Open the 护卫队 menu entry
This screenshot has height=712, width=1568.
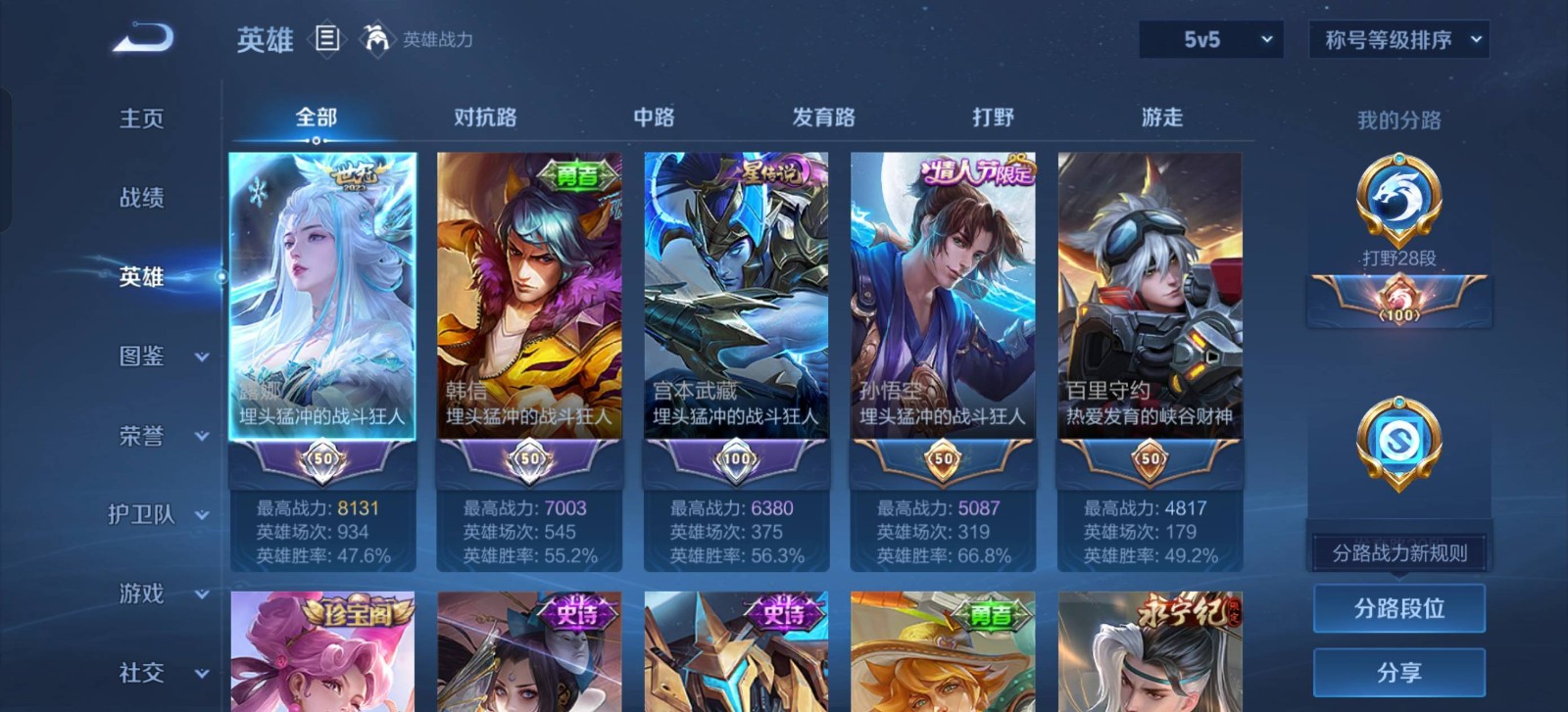[x=158, y=515]
